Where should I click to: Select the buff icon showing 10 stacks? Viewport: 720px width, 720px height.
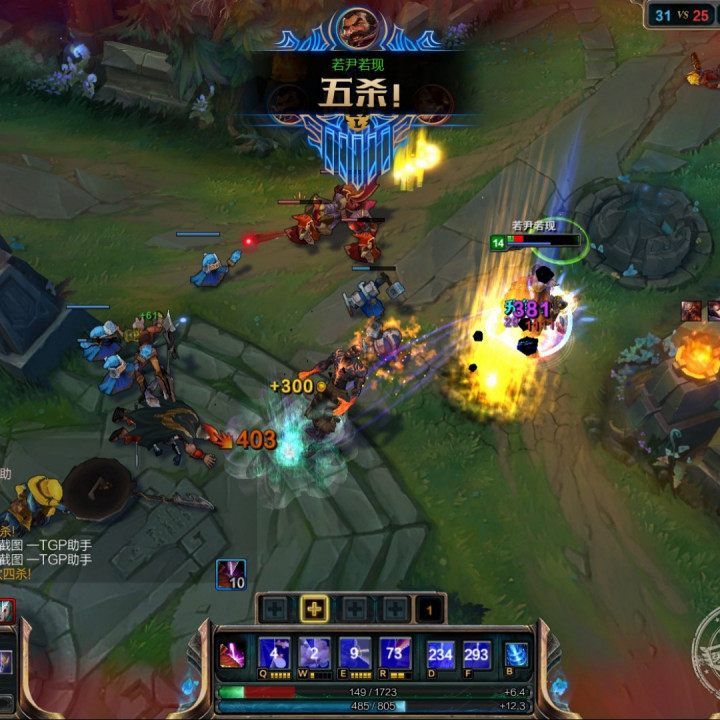click(x=231, y=574)
